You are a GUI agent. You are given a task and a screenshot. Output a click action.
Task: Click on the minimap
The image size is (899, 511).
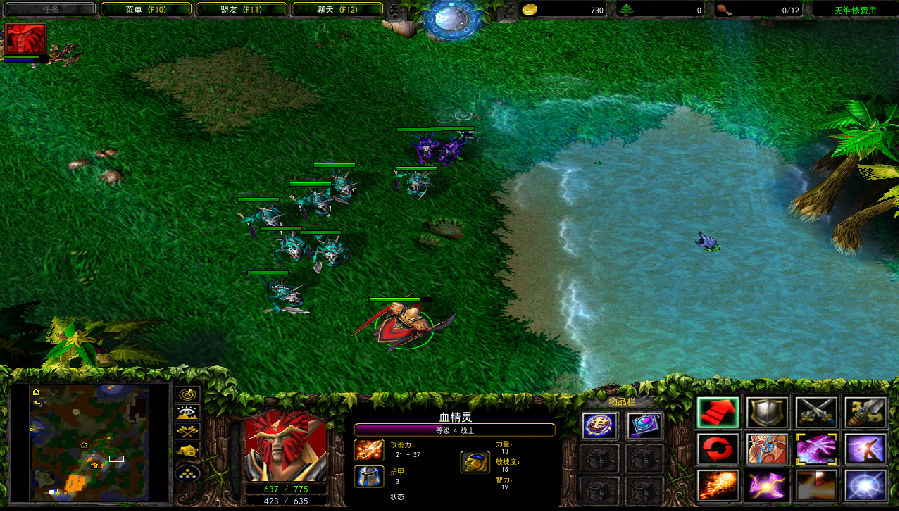point(90,442)
